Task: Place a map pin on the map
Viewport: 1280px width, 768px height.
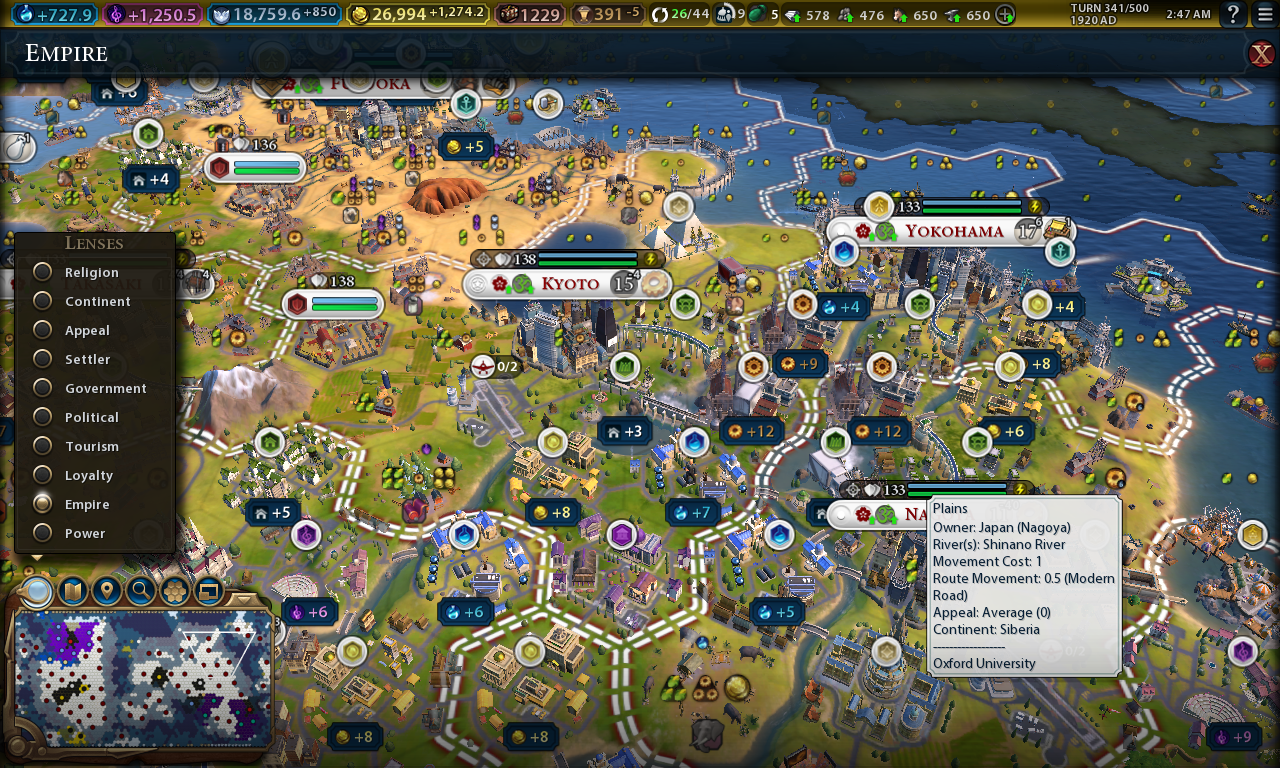Action: click(x=105, y=592)
